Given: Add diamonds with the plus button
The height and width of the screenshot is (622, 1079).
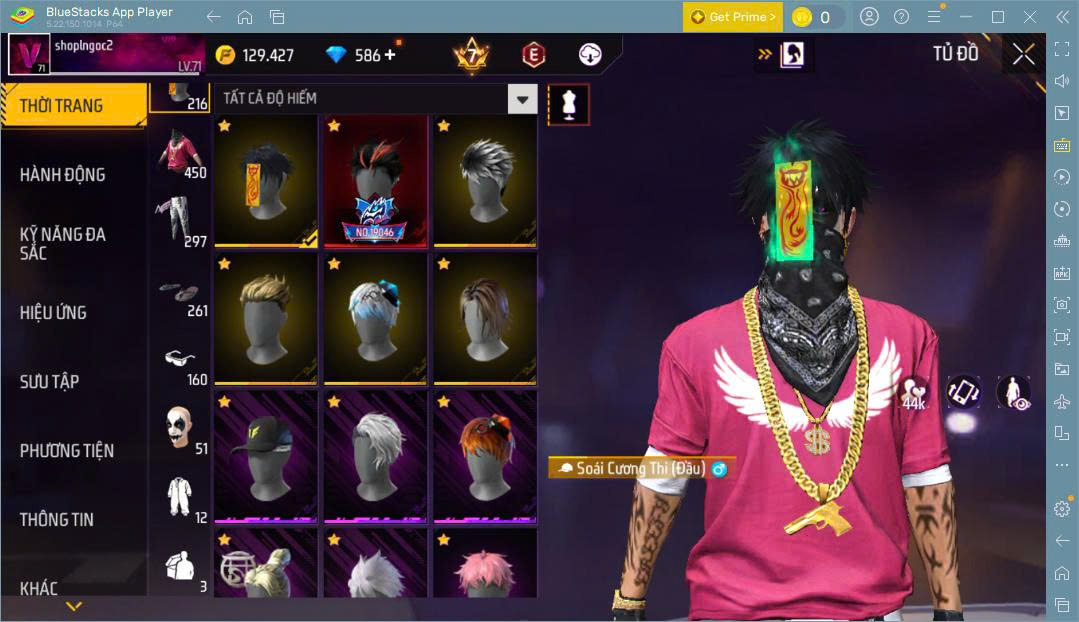Looking at the screenshot, I should [389, 55].
